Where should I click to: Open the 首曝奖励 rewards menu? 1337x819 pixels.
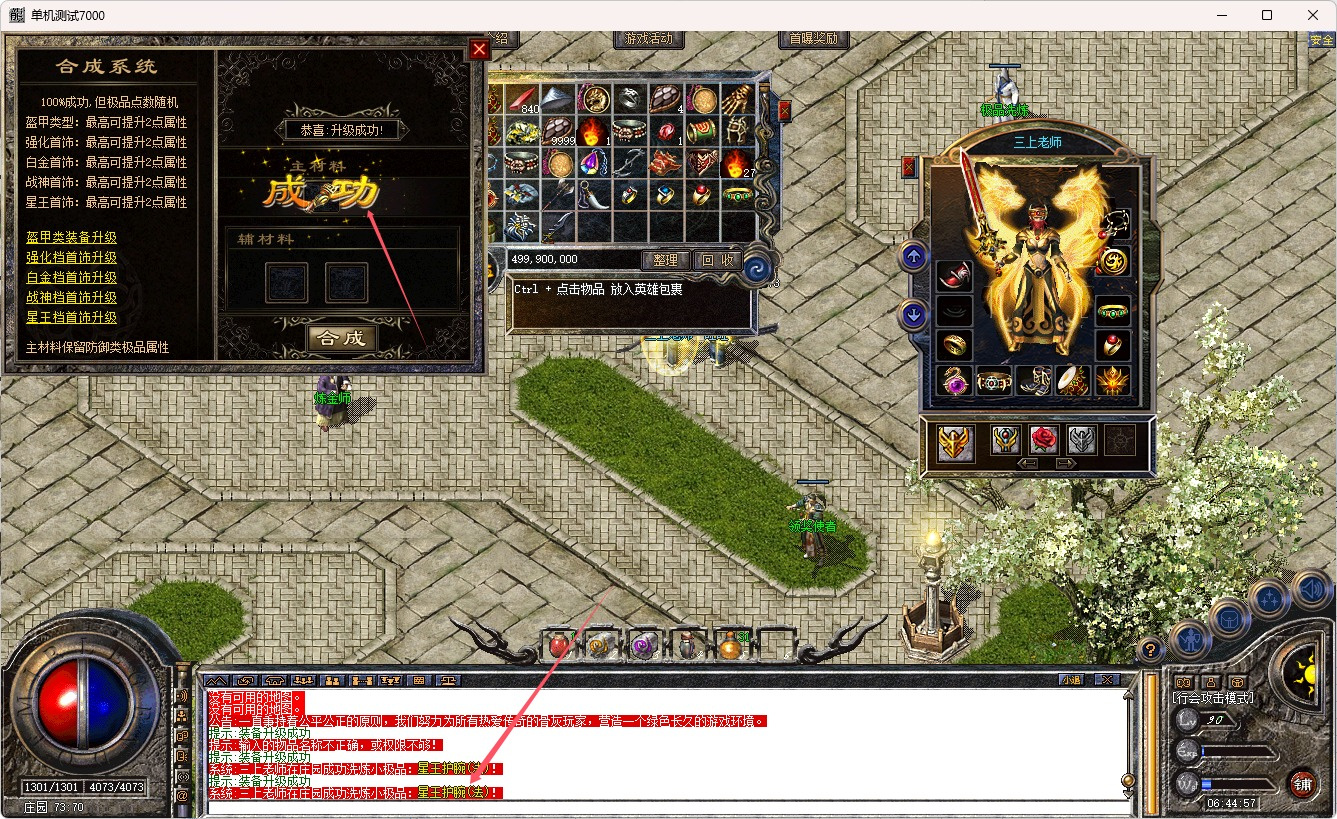pos(813,39)
